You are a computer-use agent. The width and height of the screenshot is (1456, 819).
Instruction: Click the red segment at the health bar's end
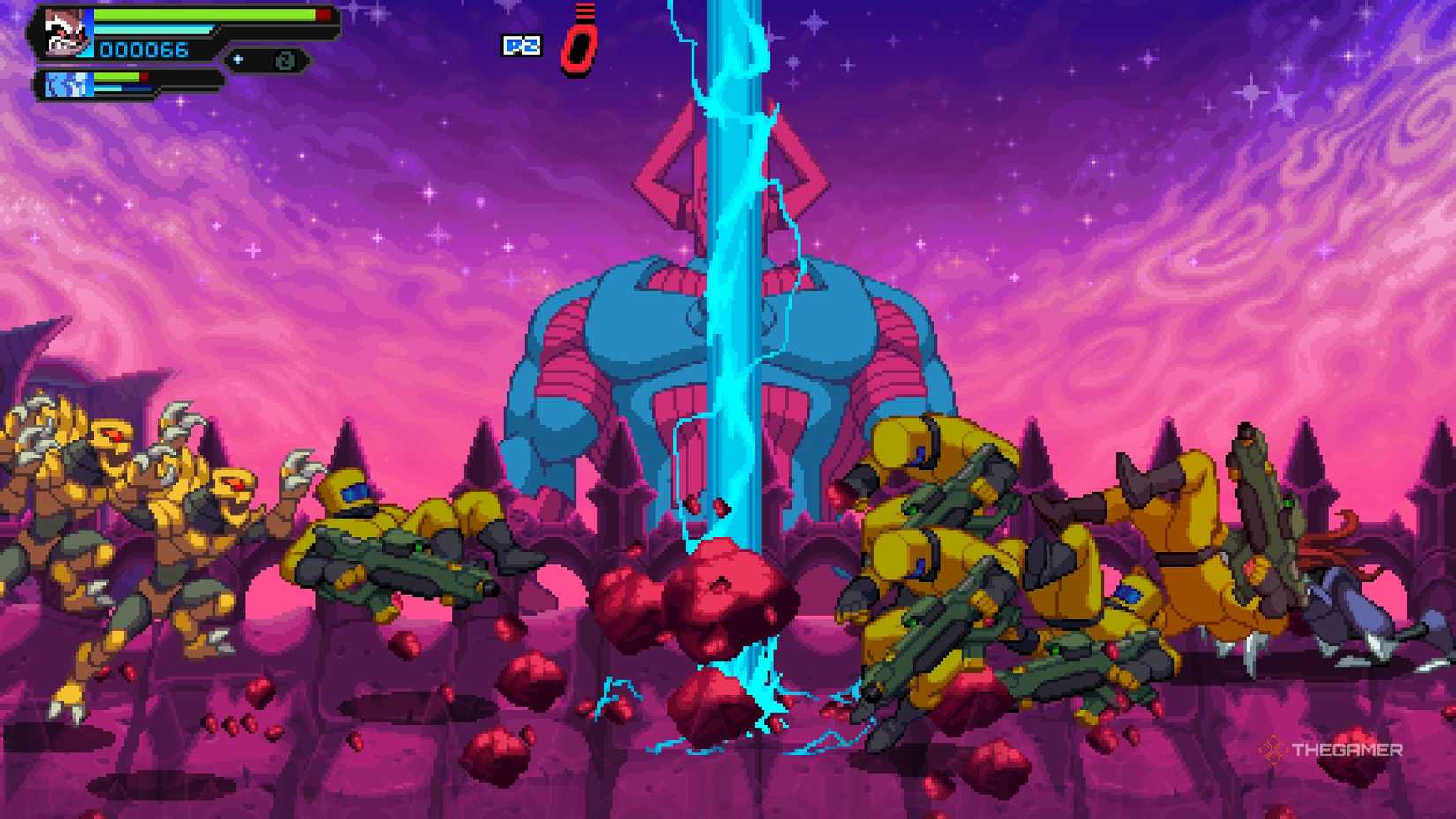pyautogui.click(x=322, y=14)
